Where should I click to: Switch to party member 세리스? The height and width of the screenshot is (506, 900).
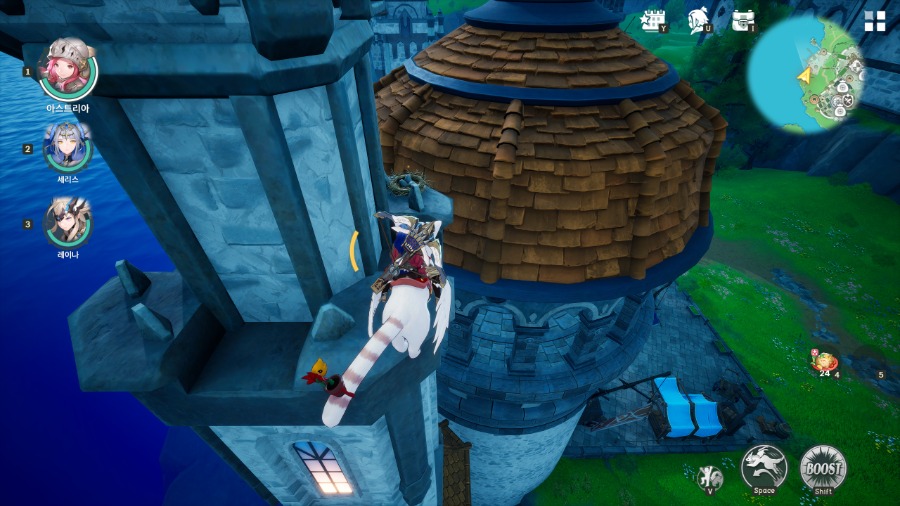point(68,148)
